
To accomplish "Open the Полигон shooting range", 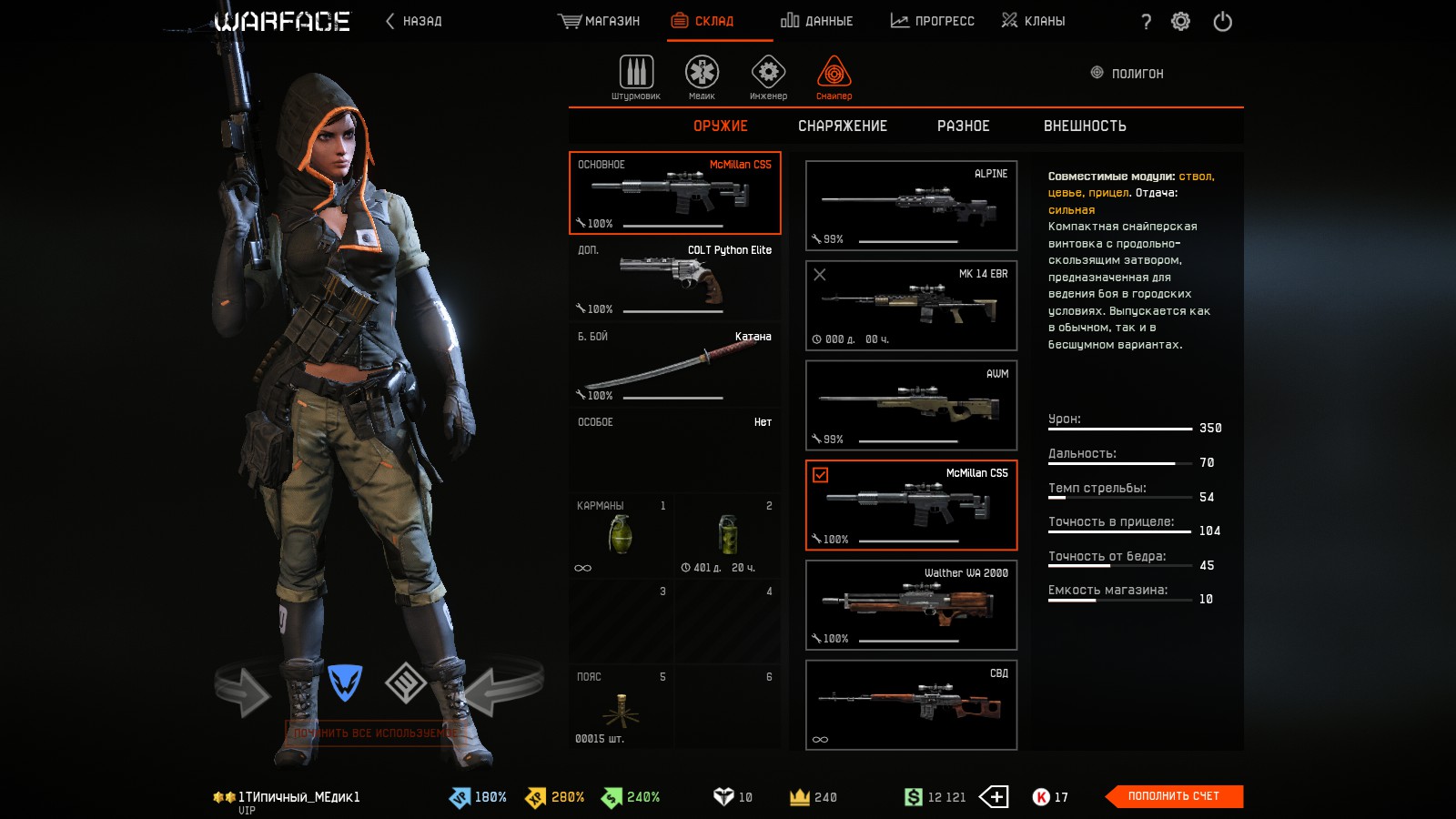I will tap(1127, 74).
